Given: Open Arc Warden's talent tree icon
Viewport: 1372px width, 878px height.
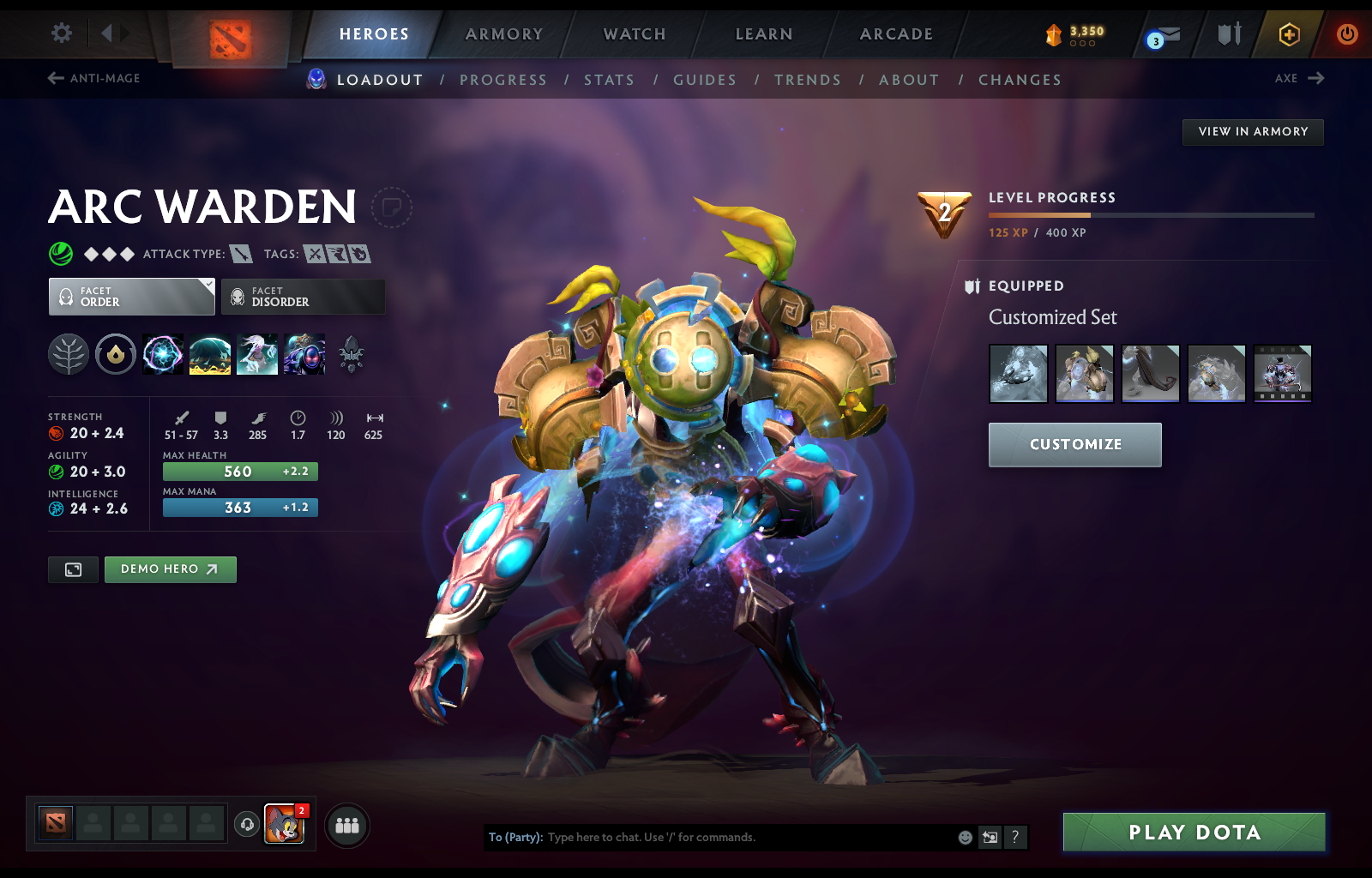Looking at the screenshot, I should click(69, 354).
